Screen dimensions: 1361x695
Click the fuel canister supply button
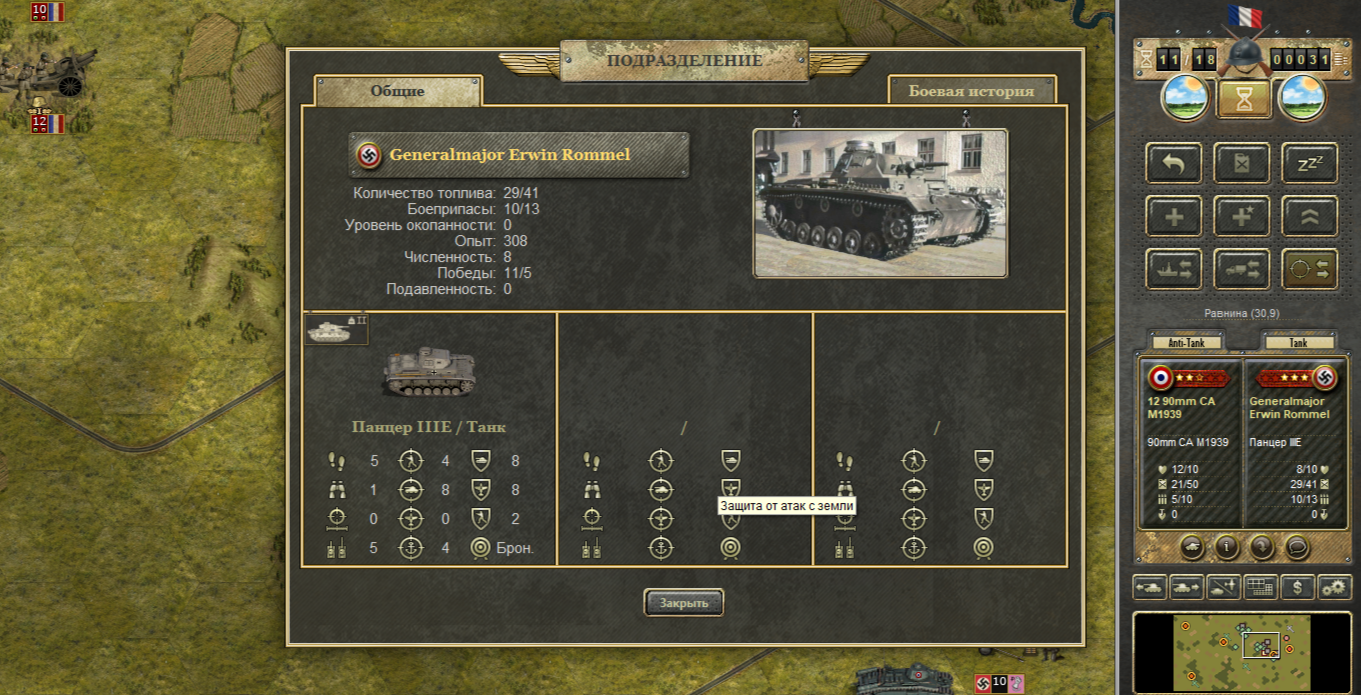1241,163
